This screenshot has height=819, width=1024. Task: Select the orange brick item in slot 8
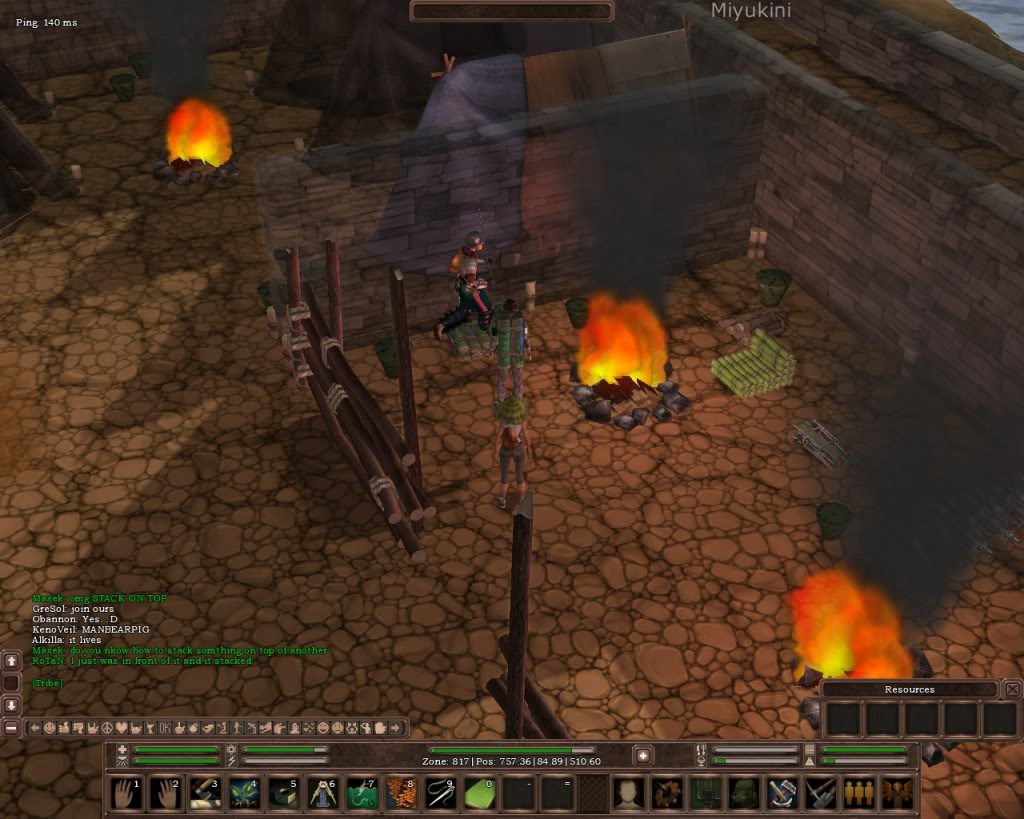pyautogui.click(x=402, y=793)
